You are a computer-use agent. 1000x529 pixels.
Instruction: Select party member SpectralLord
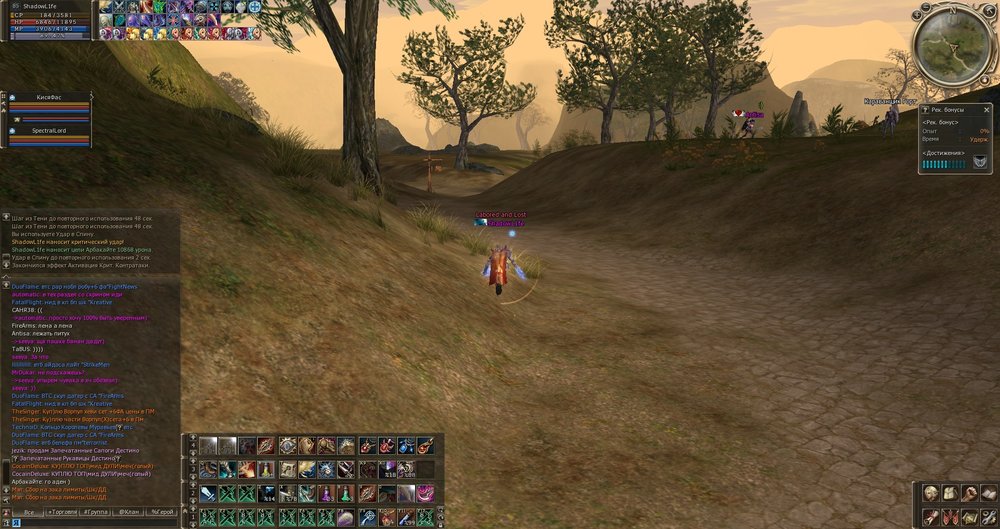click(x=48, y=131)
